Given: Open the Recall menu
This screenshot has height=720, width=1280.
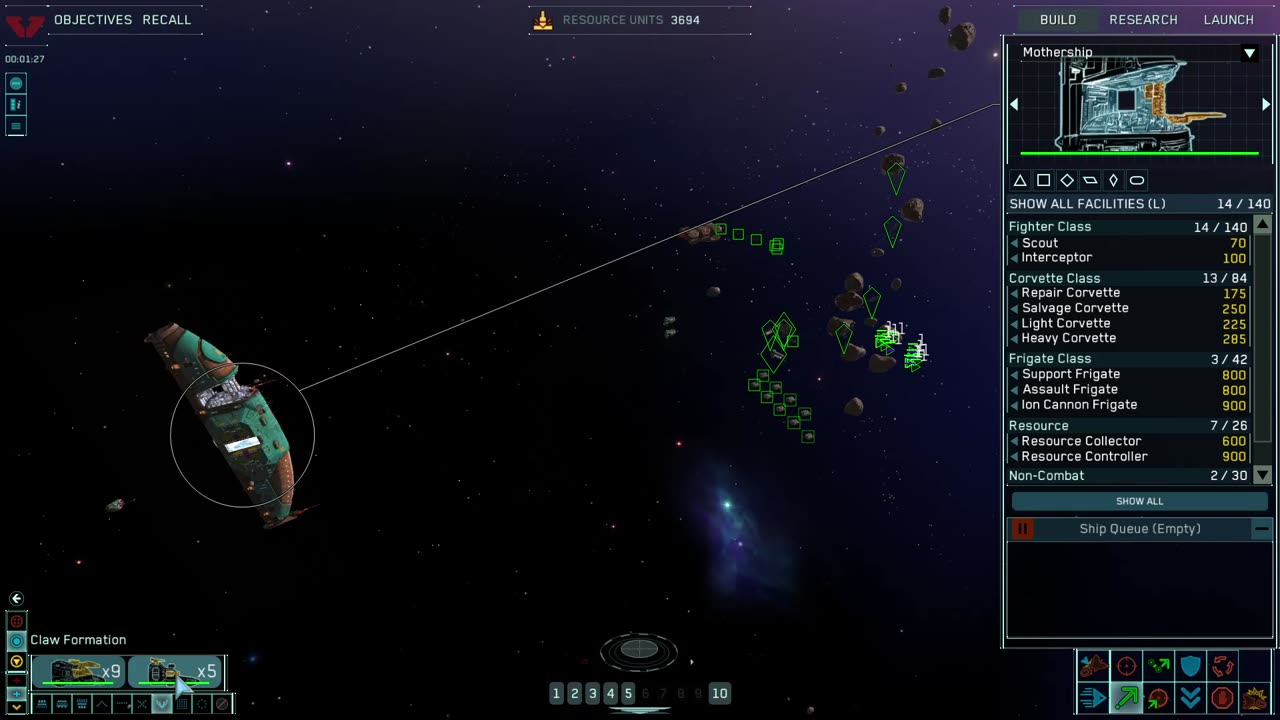Looking at the screenshot, I should 166,20.
